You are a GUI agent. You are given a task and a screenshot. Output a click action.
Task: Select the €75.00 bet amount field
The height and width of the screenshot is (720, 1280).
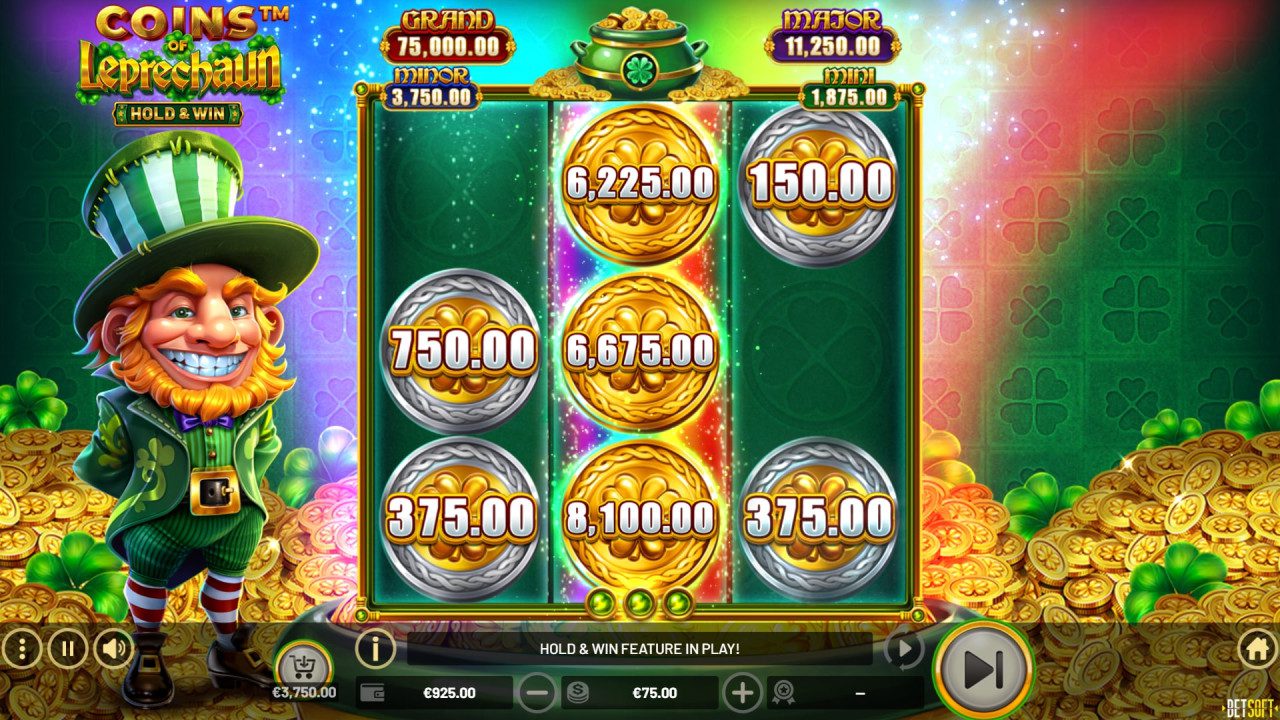coord(654,692)
